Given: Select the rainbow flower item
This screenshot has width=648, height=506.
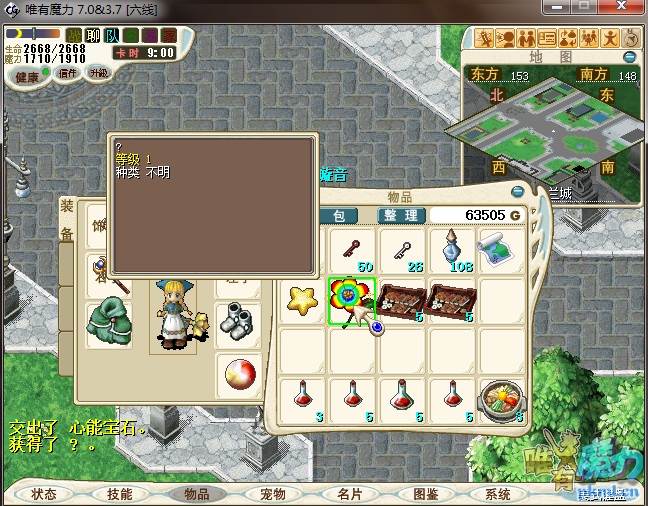Looking at the screenshot, I should click(x=351, y=300).
